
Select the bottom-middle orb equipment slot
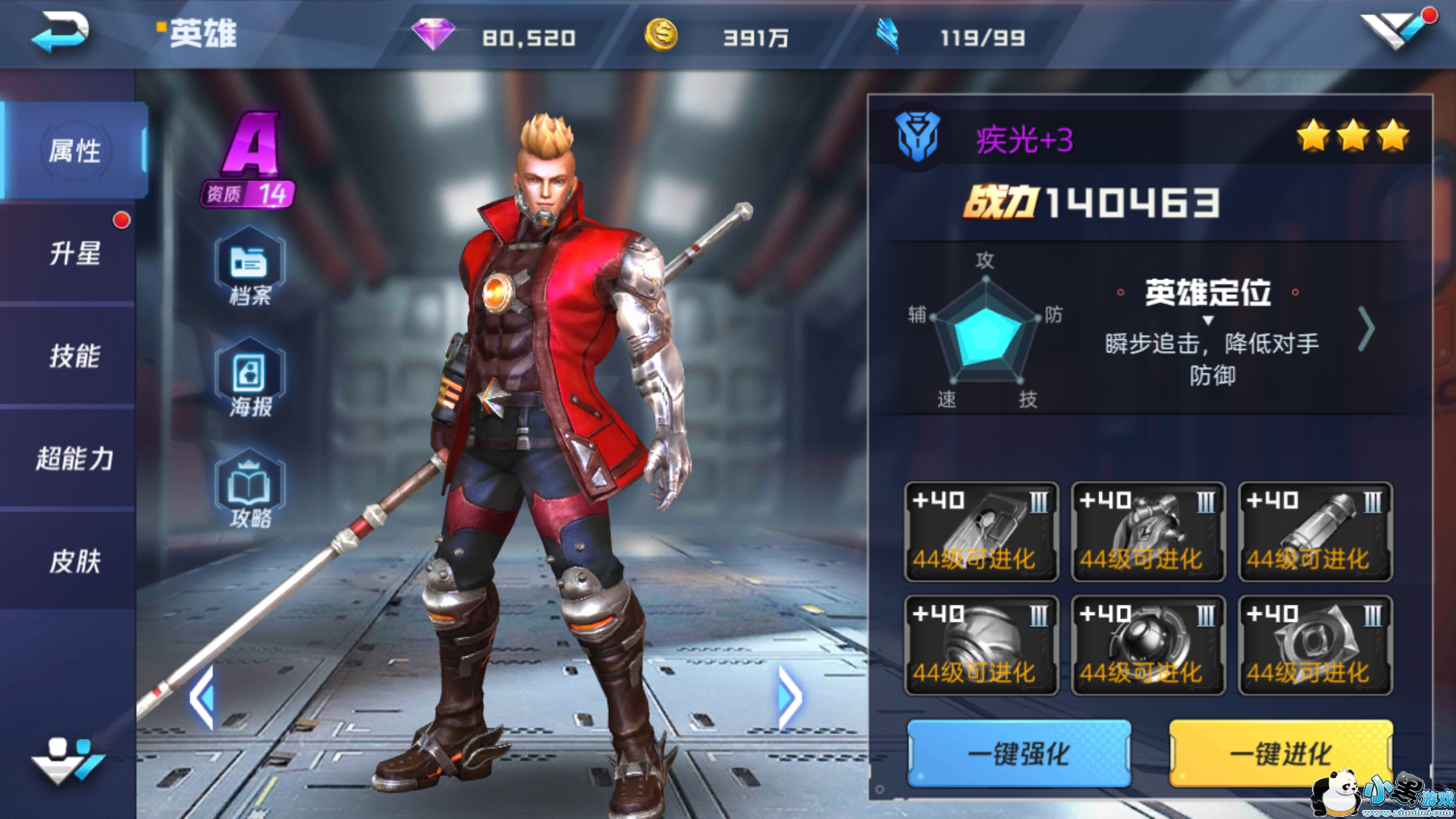[1147, 645]
